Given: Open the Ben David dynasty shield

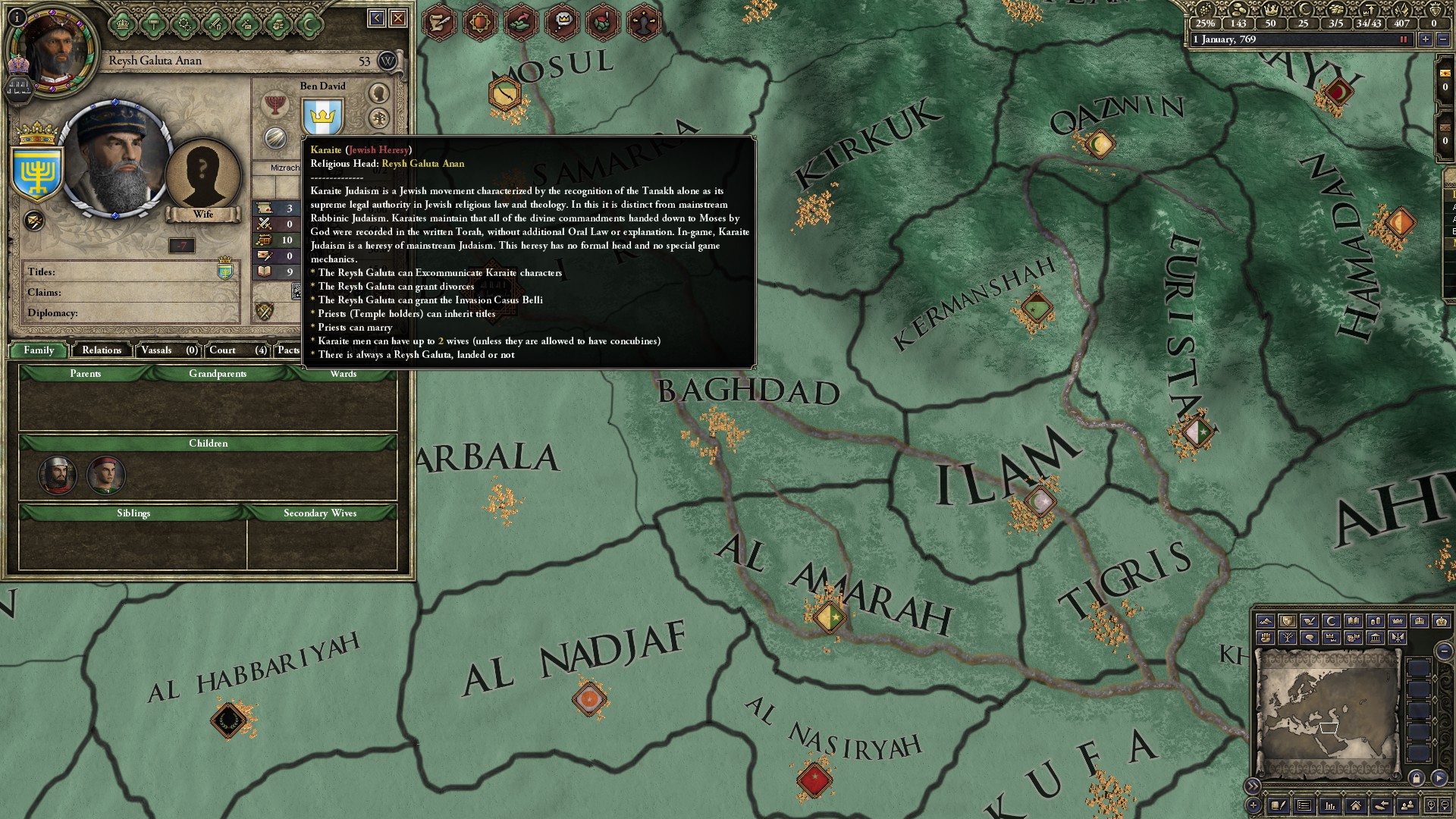Looking at the screenshot, I should 323,118.
